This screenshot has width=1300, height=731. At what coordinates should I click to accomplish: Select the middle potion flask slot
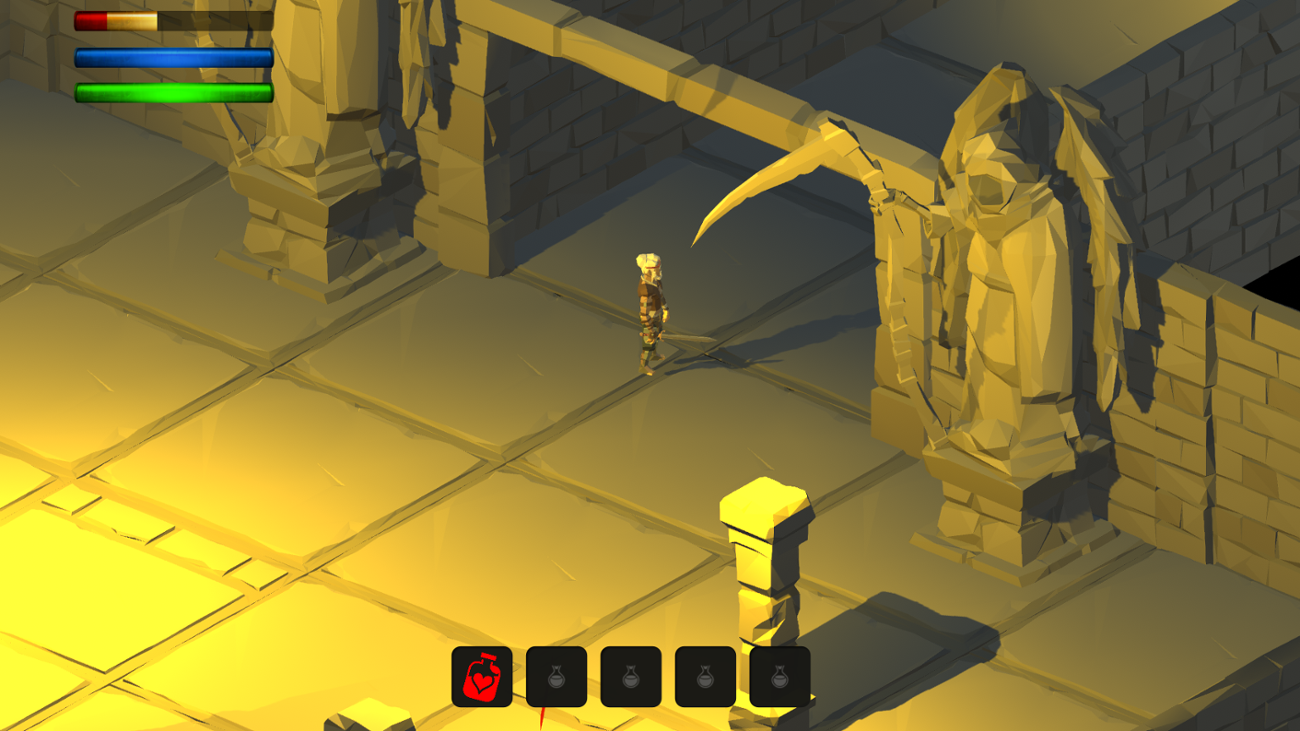633,676
